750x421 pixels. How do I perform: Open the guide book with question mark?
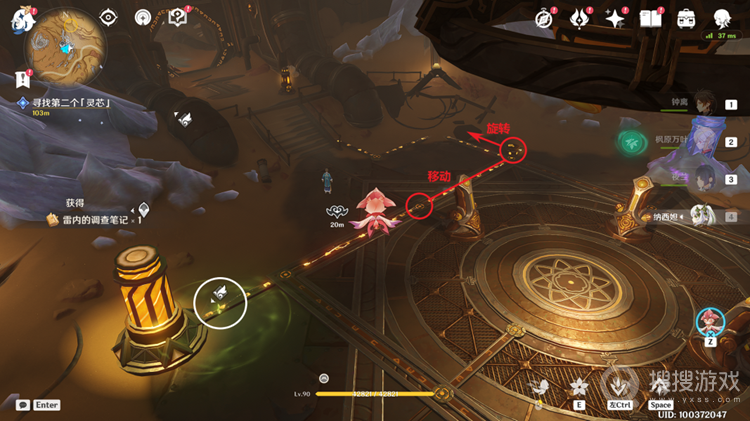tap(179, 18)
